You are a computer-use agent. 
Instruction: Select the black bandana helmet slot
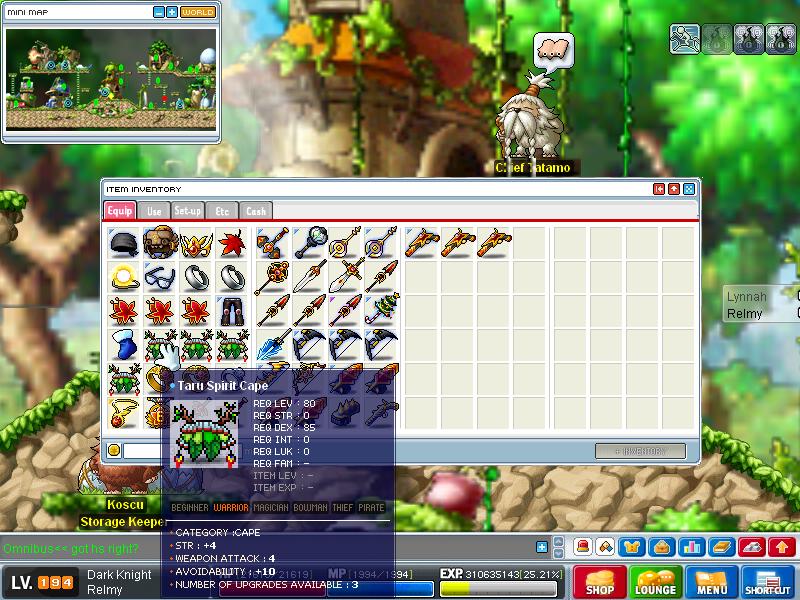tap(122, 243)
